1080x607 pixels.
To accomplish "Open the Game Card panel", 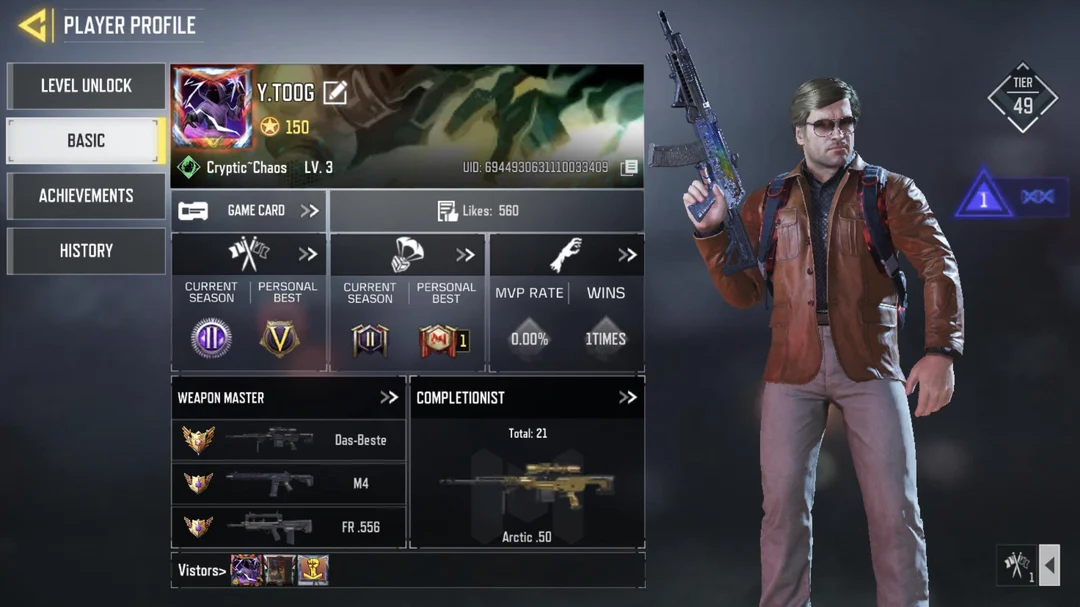I will click(x=249, y=211).
